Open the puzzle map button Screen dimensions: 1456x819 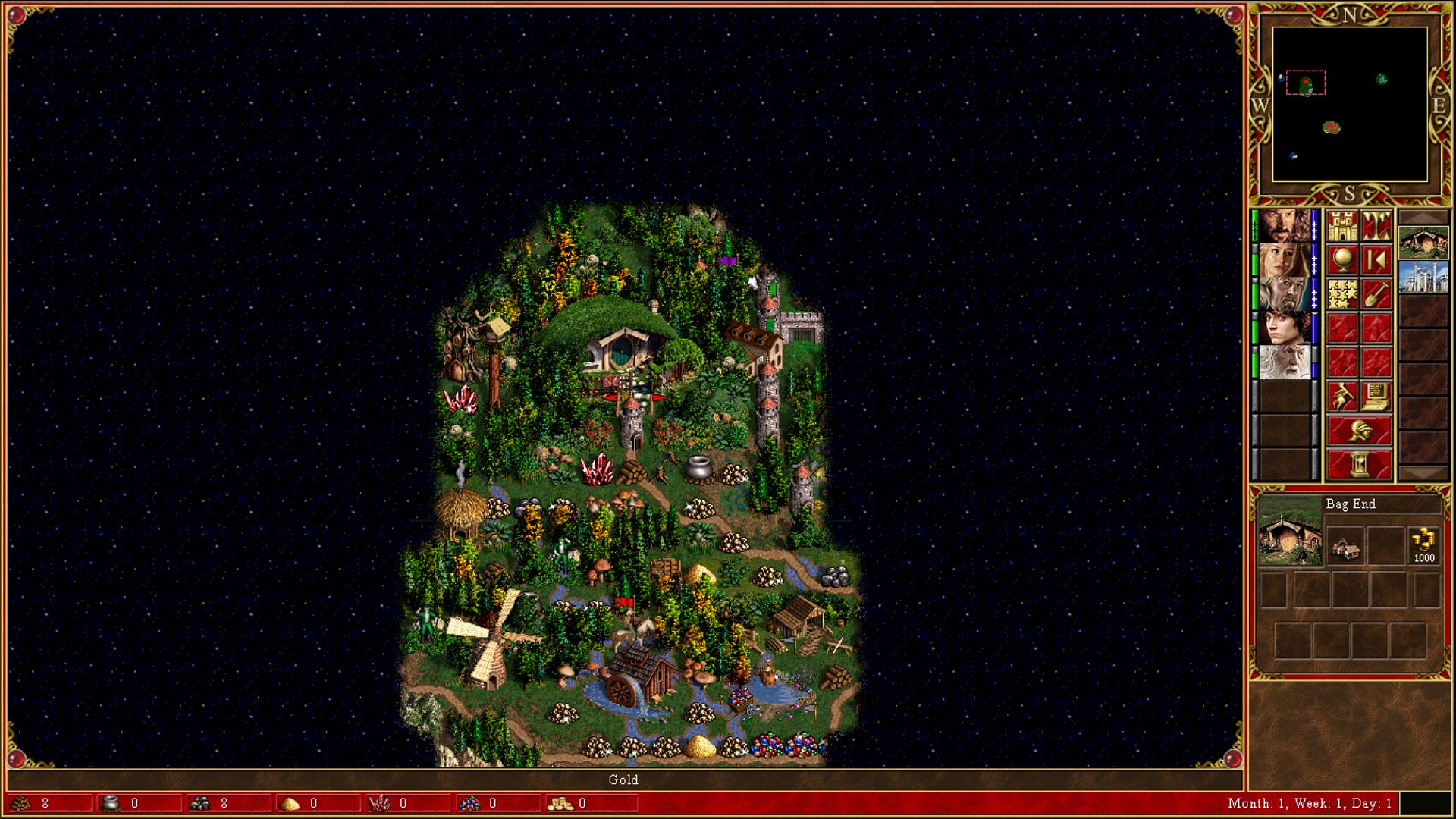click(1341, 294)
